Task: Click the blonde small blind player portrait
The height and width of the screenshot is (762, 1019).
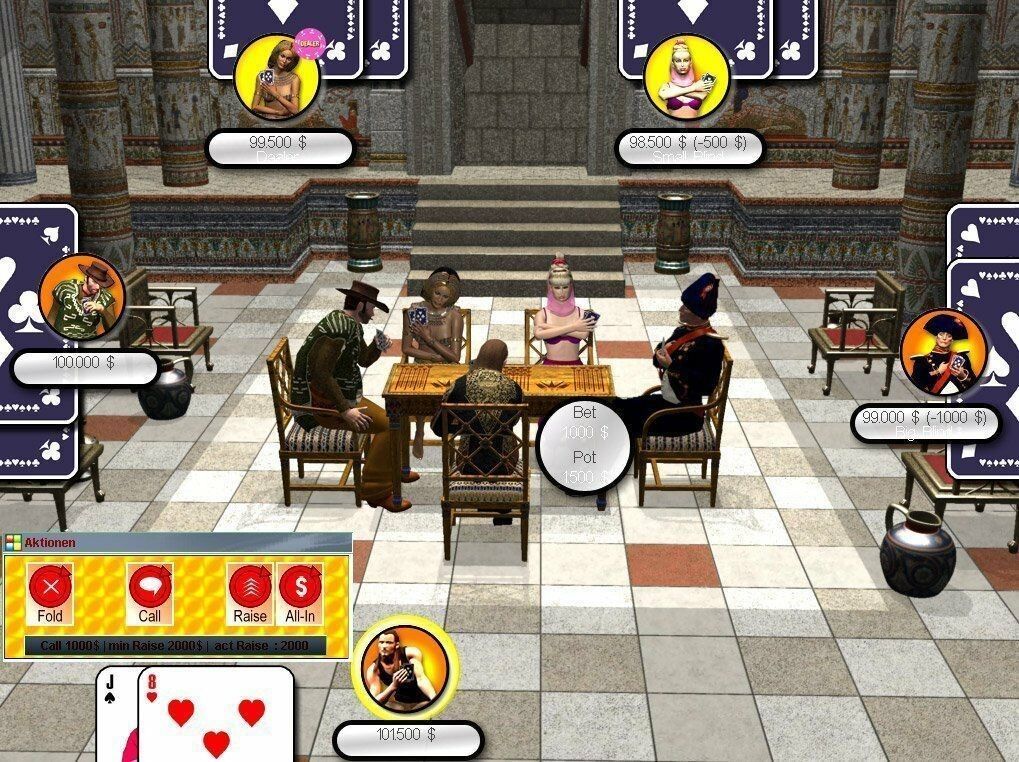Action: click(686, 79)
